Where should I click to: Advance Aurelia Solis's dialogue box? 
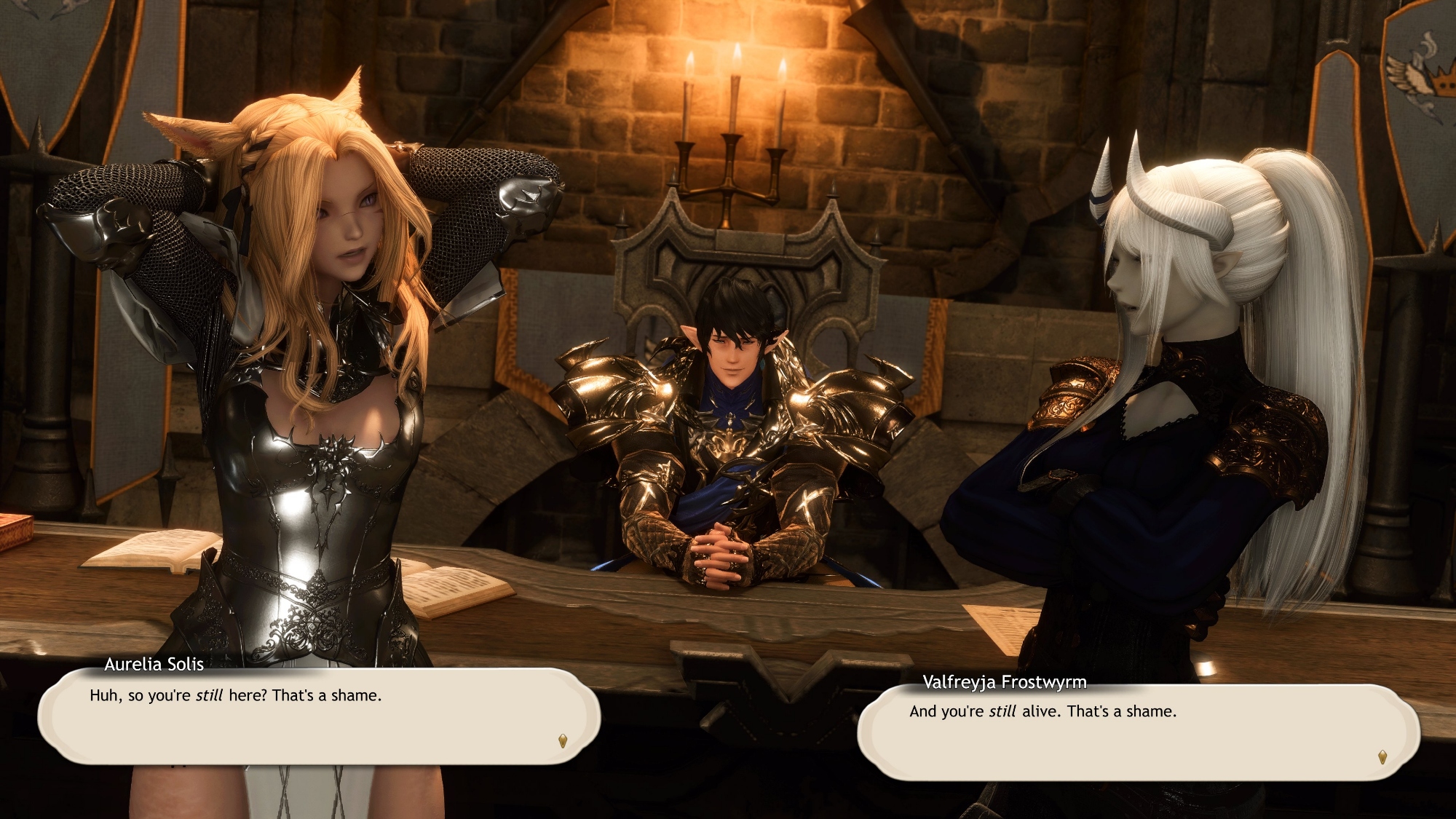tap(319, 716)
